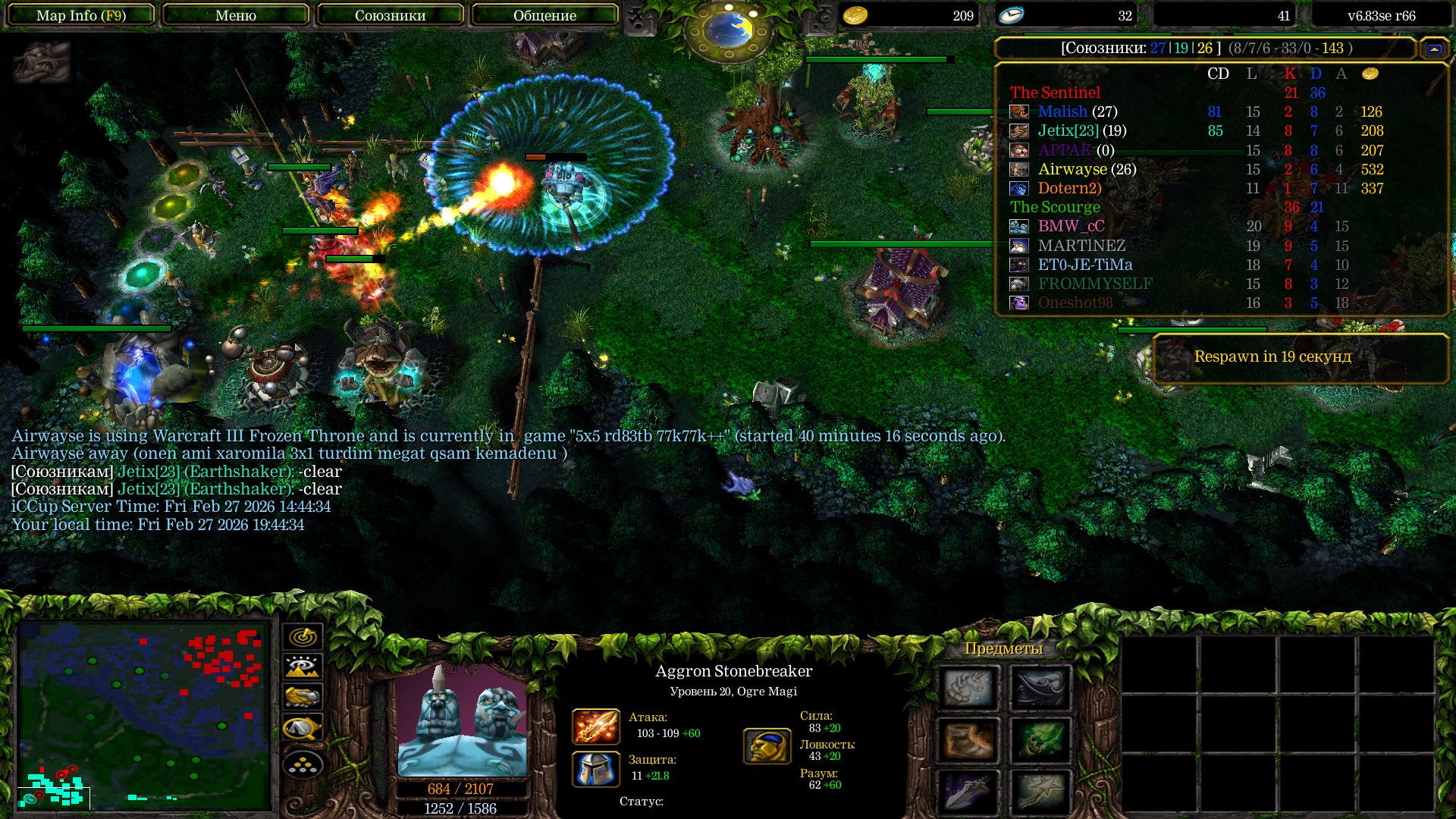Toggle minimap ally color mode button
The height and width of the screenshot is (819, 1456).
(303, 697)
